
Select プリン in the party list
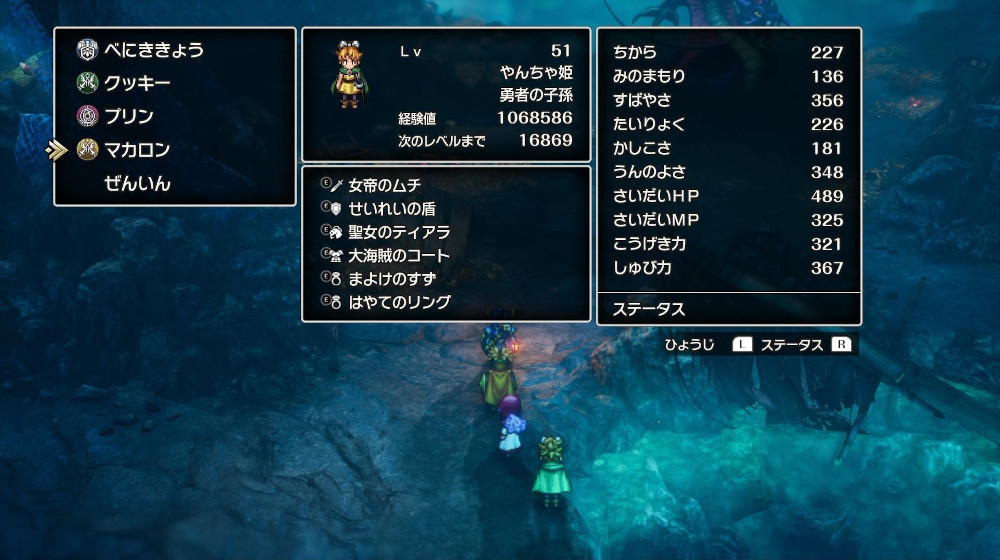(129, 116)
